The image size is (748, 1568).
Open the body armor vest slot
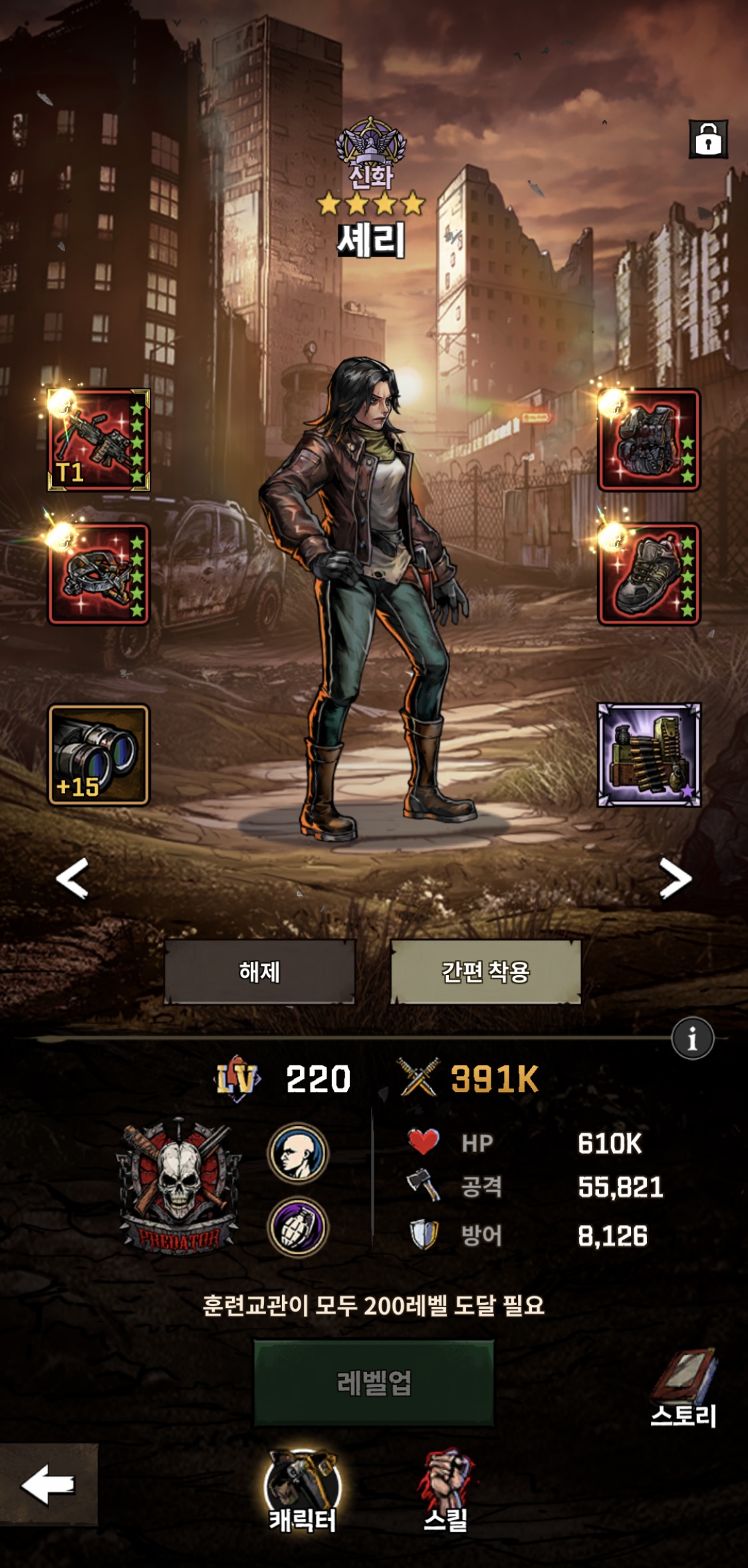(x=649, y=440)
